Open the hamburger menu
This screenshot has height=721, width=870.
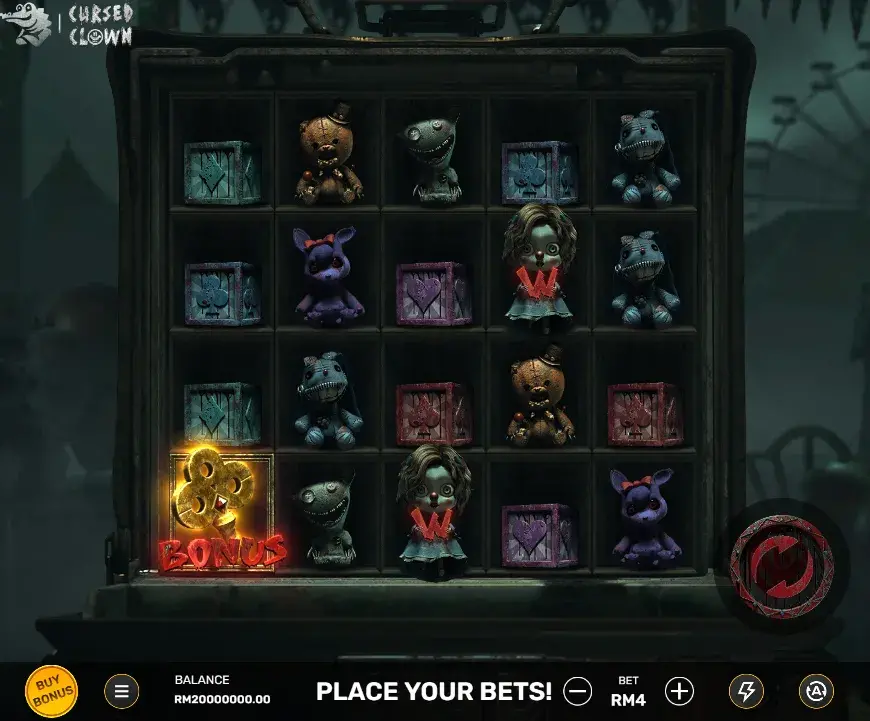tap(122, 691)
